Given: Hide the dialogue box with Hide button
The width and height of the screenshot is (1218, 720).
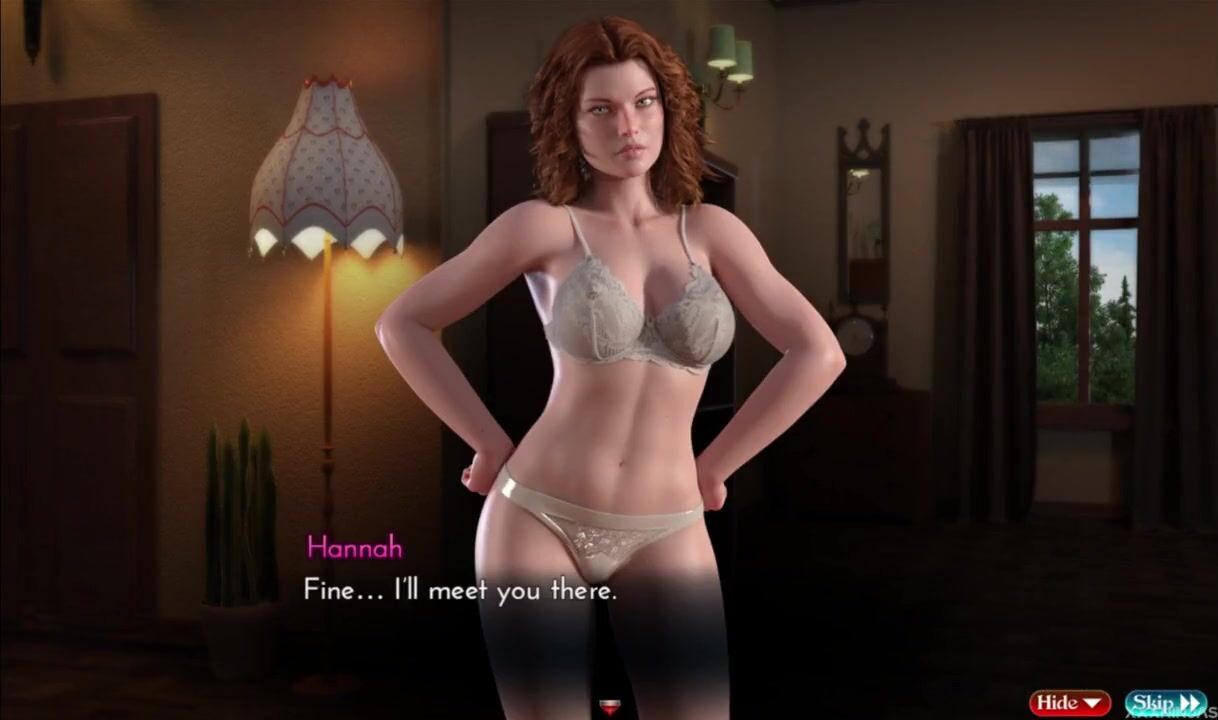Looking at the screenshot, I should click(1069, 703).
